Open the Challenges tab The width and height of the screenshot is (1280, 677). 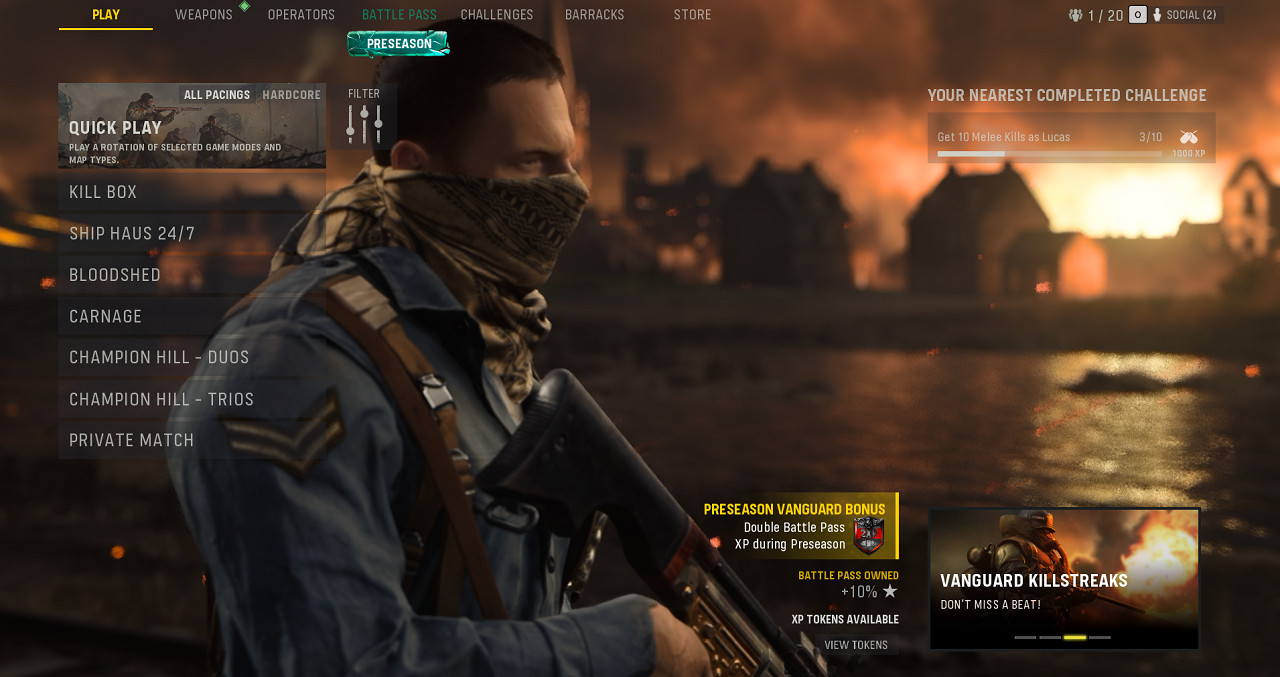pyautogui.click(x=497, y=15)
